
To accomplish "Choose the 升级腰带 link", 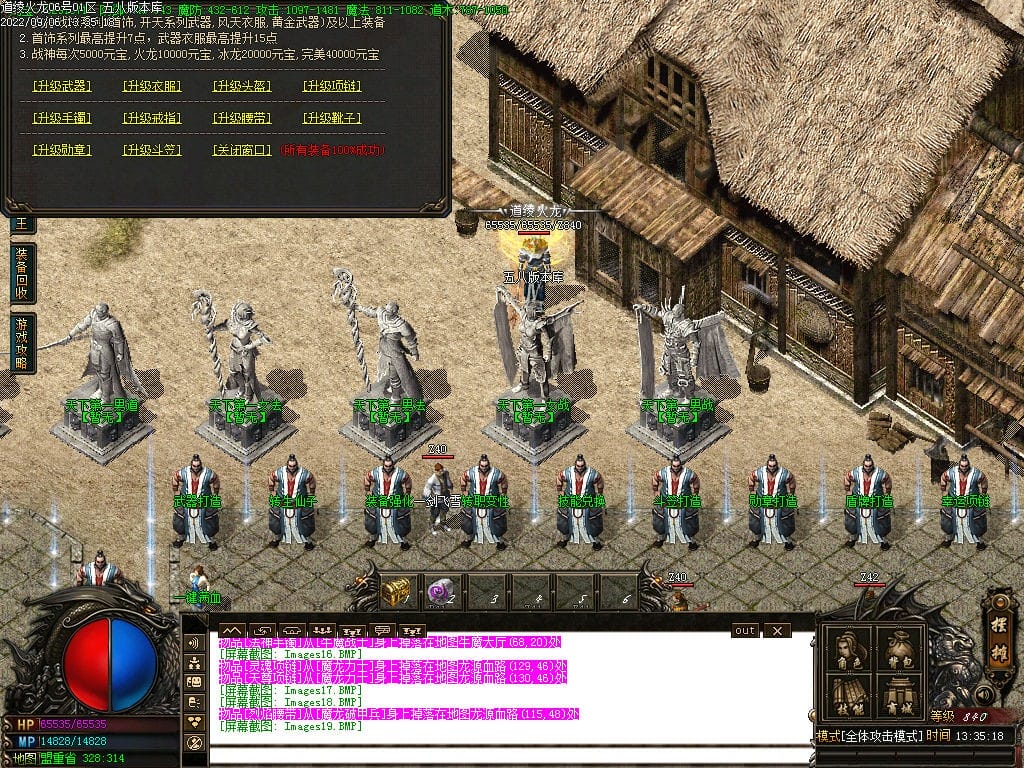I will click(x=242, y=118).
